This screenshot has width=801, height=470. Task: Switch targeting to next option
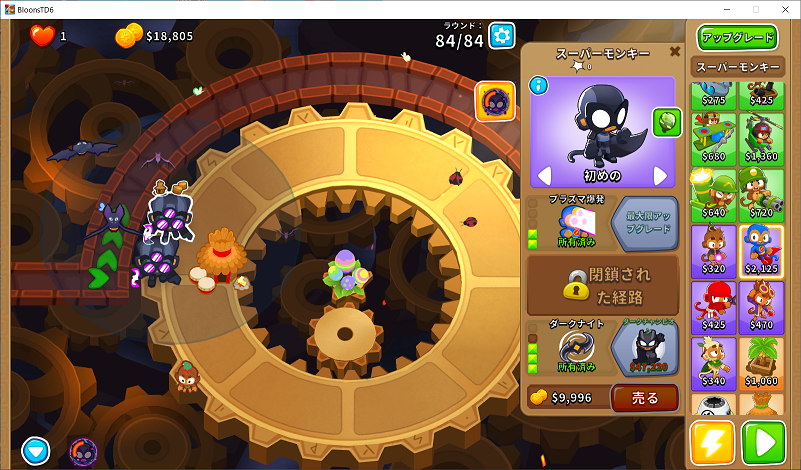660,176
